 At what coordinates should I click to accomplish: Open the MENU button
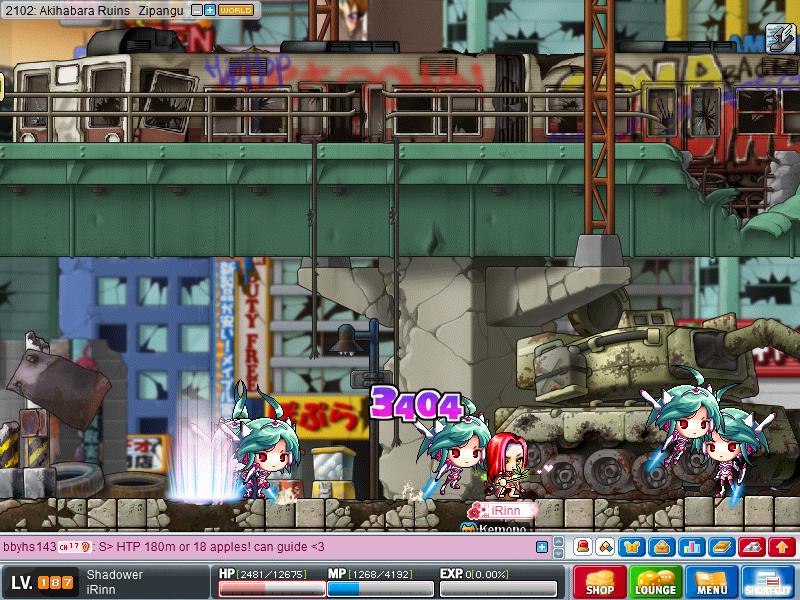[712, 582]
